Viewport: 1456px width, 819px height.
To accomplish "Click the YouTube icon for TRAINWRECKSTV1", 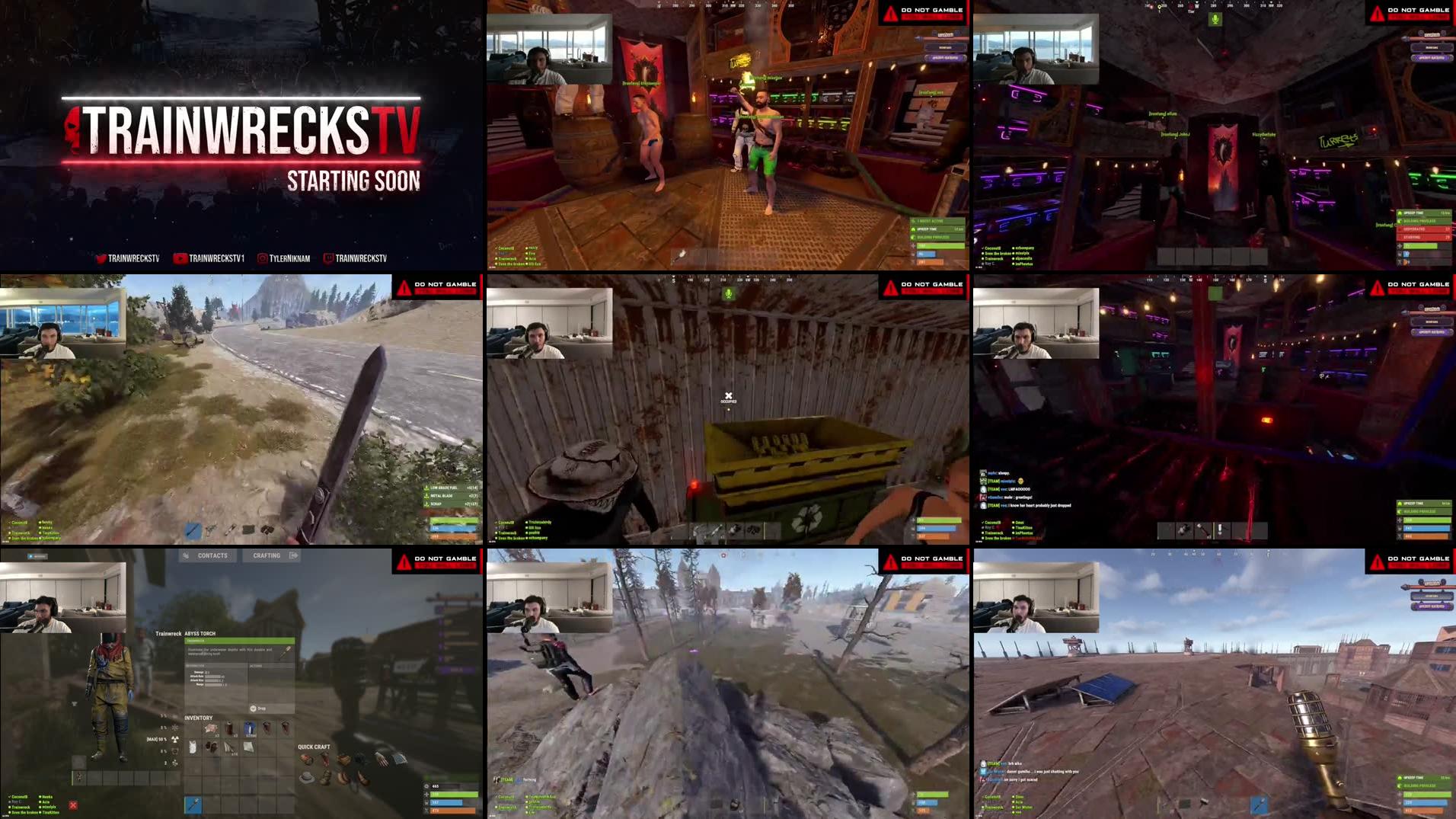I will 180,258.
